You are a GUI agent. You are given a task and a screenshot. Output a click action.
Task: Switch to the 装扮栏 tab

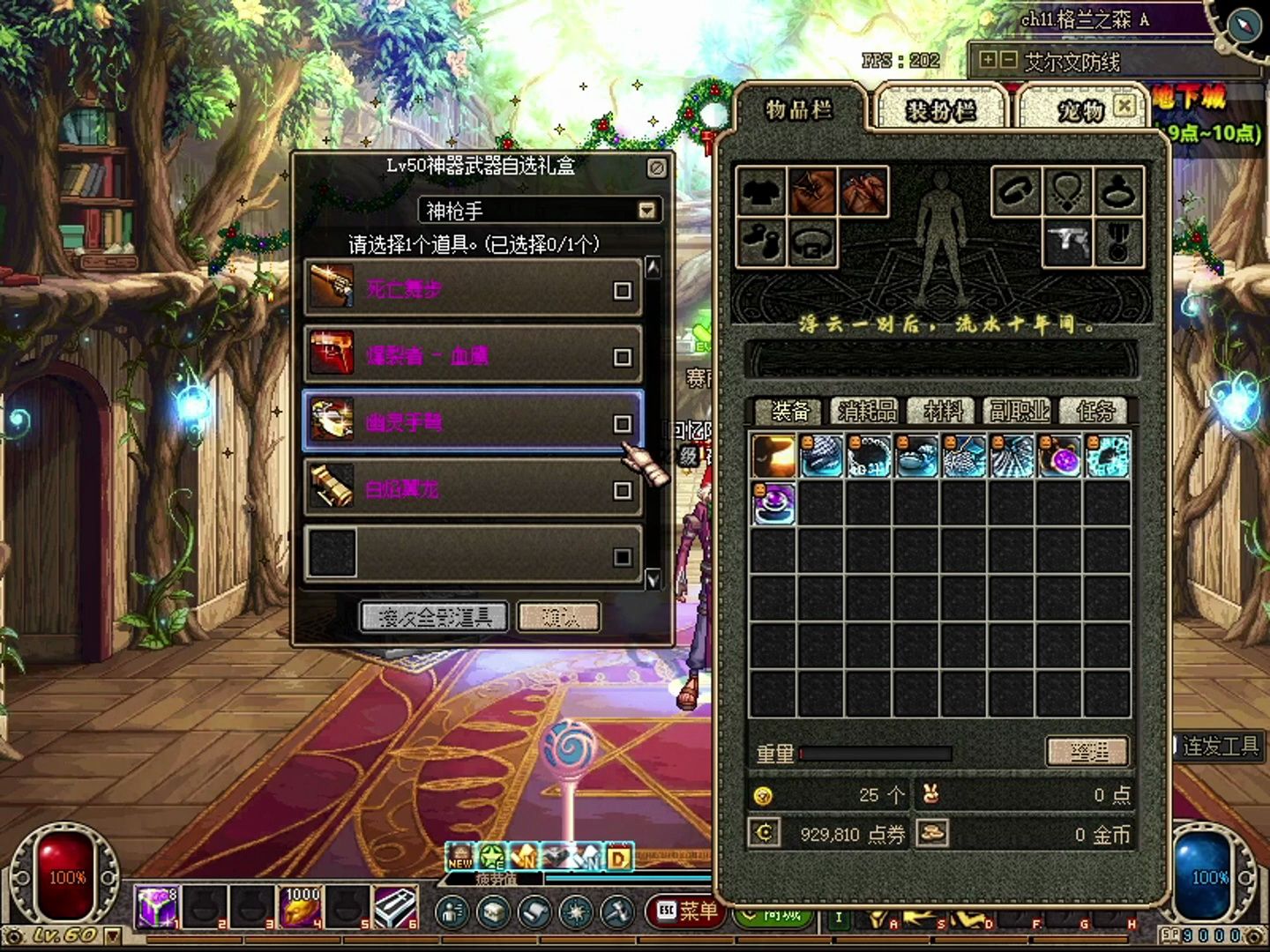[940, 111]
